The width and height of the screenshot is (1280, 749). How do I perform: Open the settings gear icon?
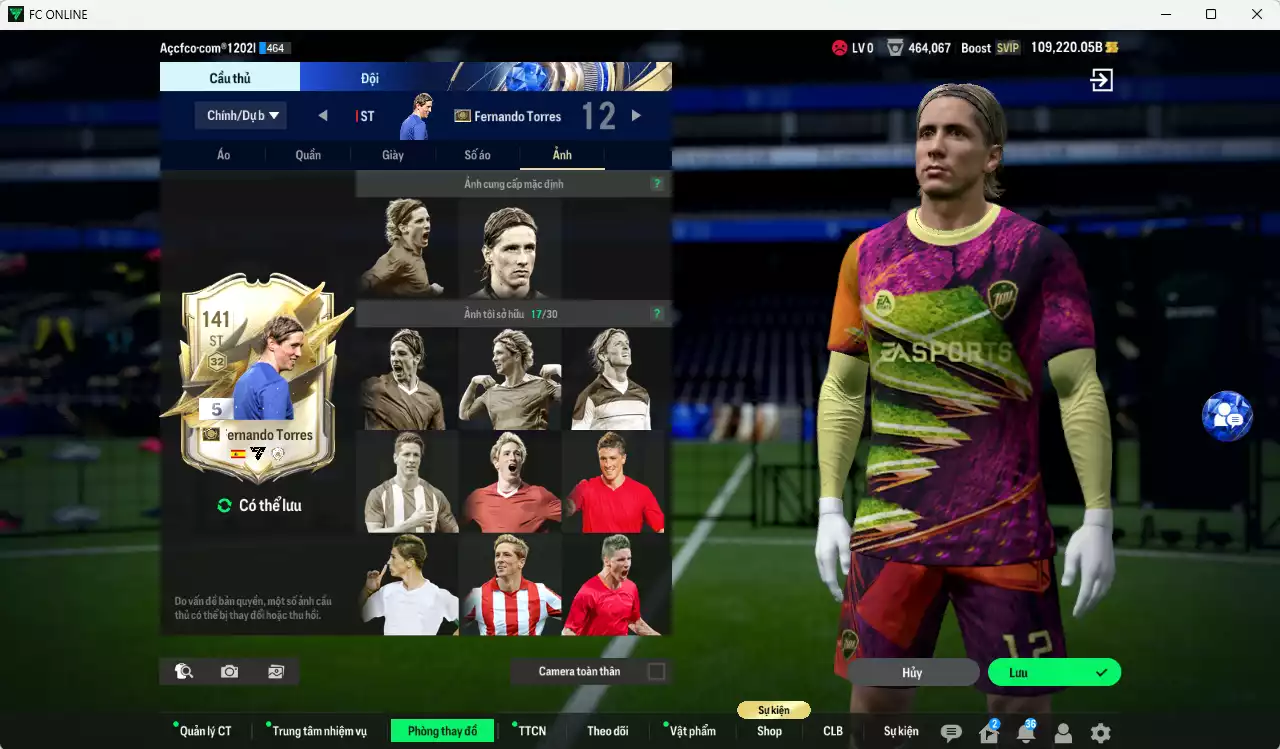click(x=1100, y=732)
